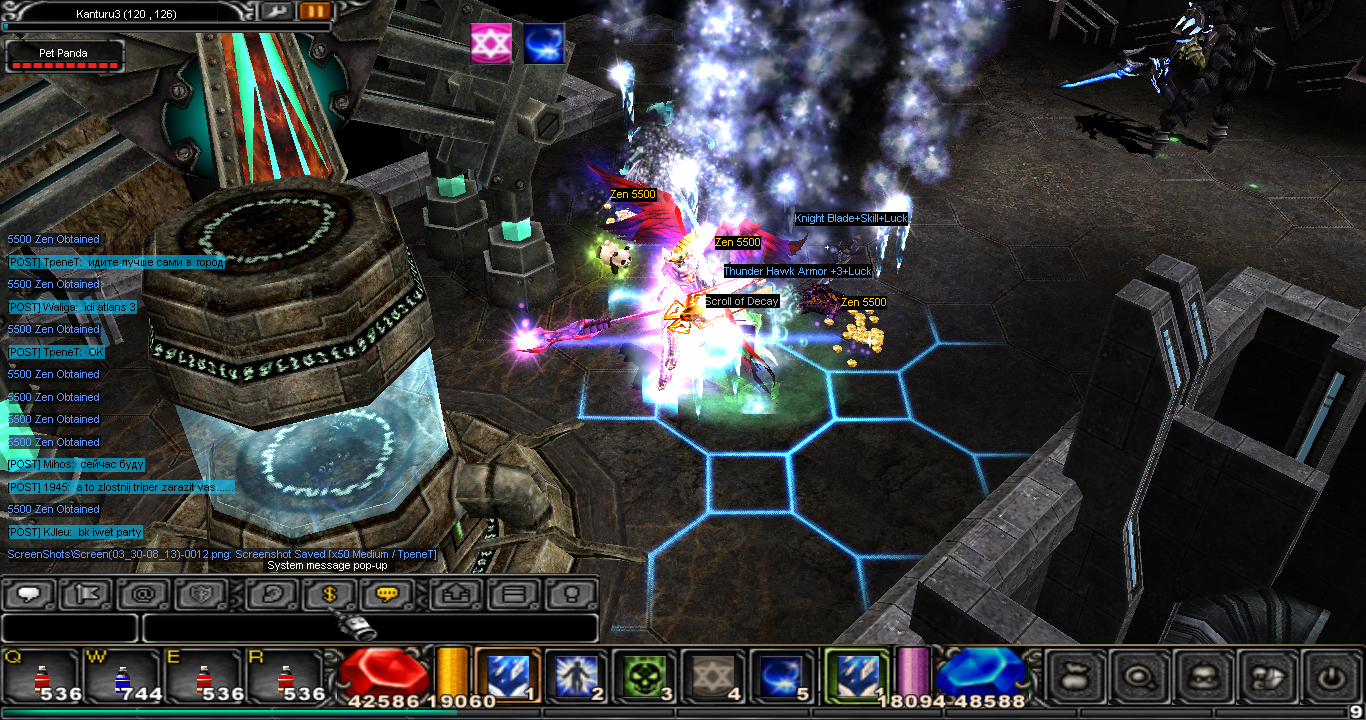Select the glowing figure skill in slot 2
Screen dimensions: 1366x720
(x=576, y=675)
